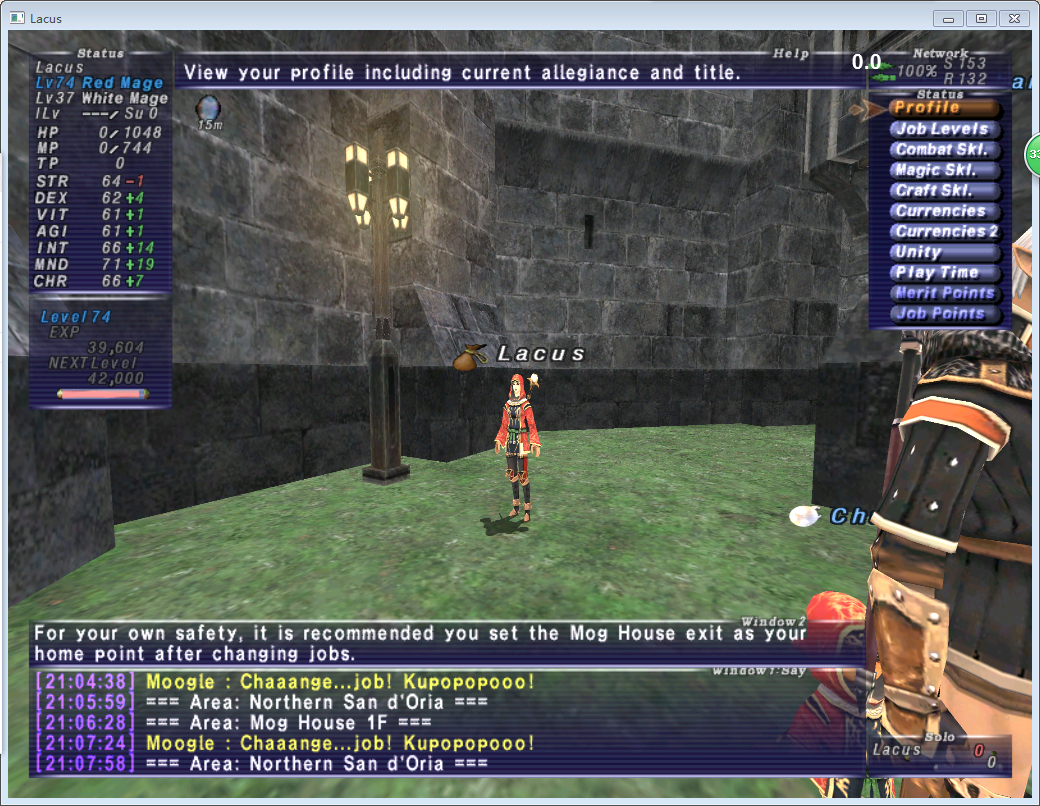View the Craft Skl. menu entry
Viewport: 1040px width, 806px height.
coord(943,191)
